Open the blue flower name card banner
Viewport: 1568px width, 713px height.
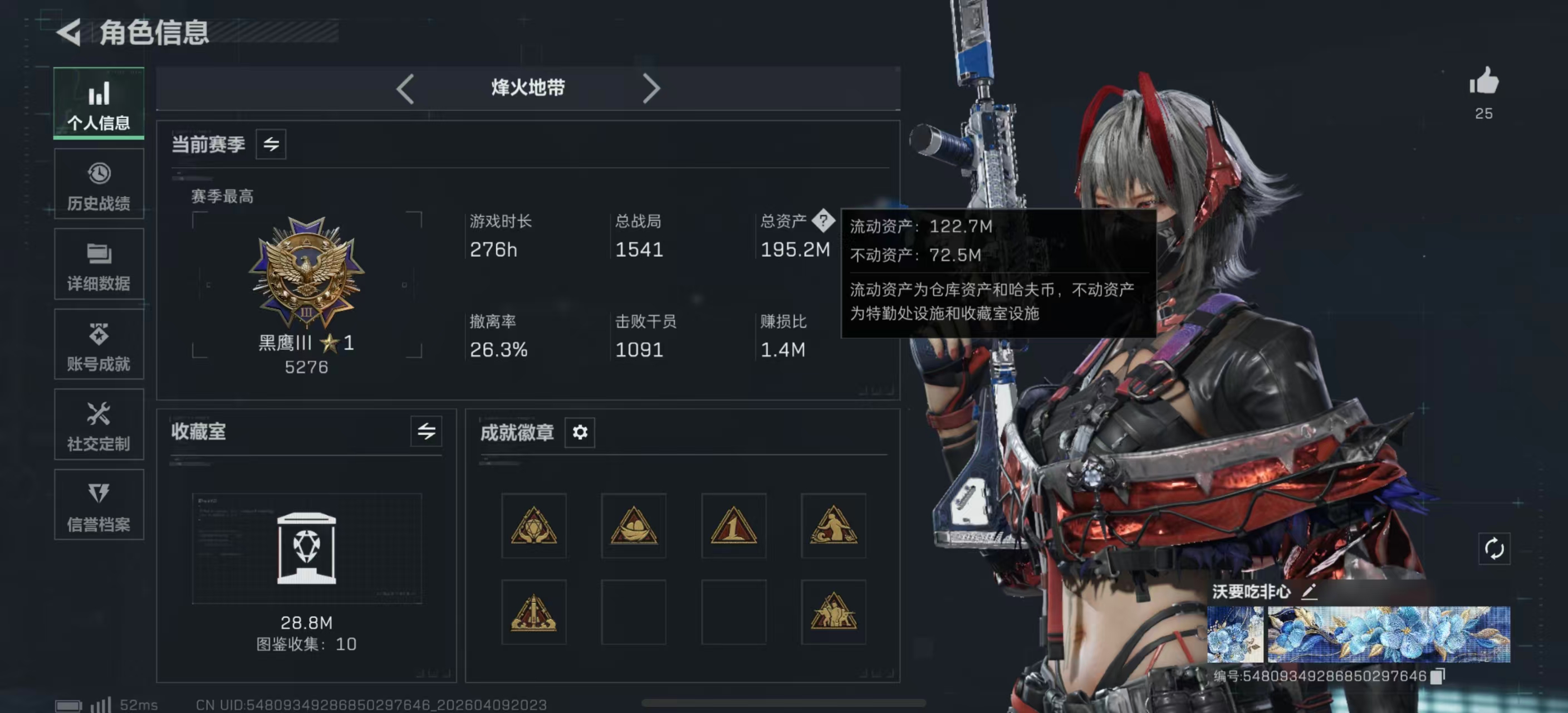(1388, 634)
